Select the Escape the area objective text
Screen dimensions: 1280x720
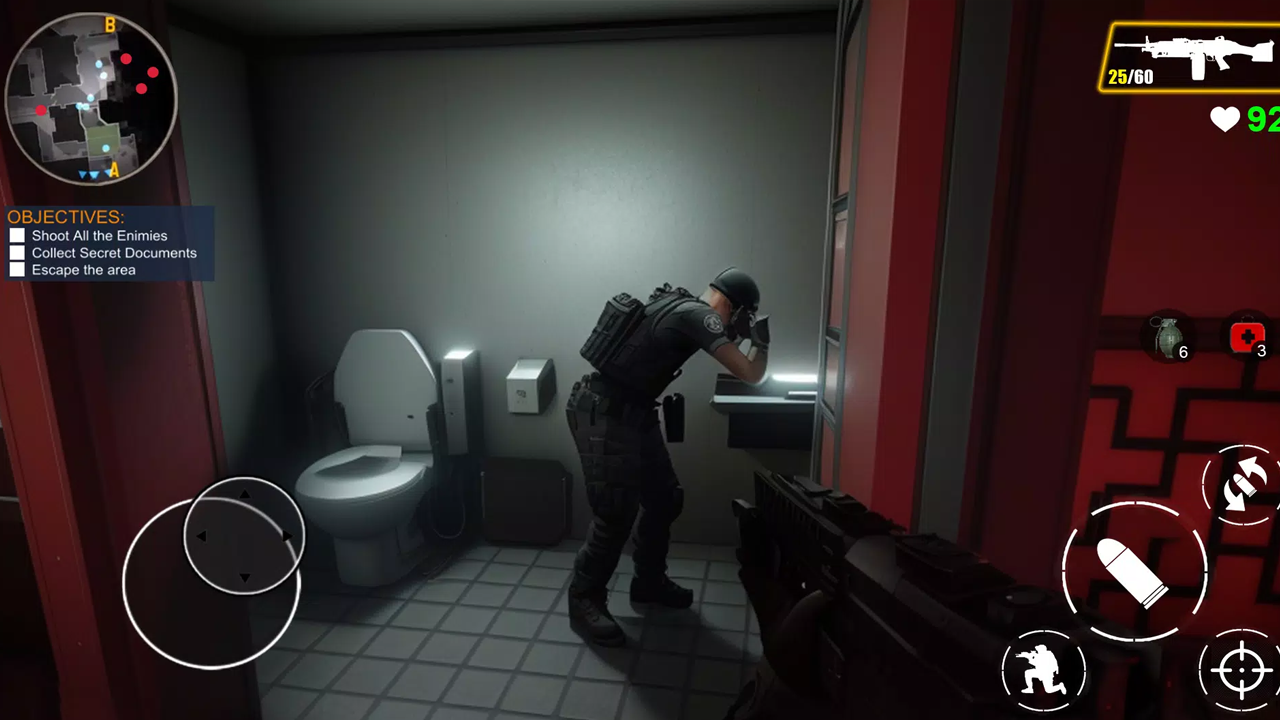pos(83,270)
